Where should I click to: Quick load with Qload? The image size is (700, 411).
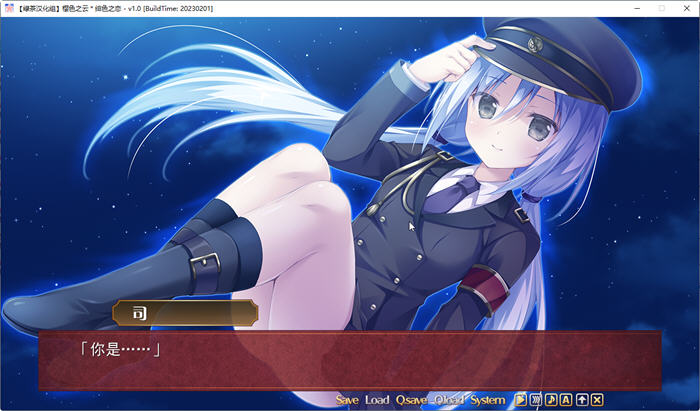click(449, 400)
